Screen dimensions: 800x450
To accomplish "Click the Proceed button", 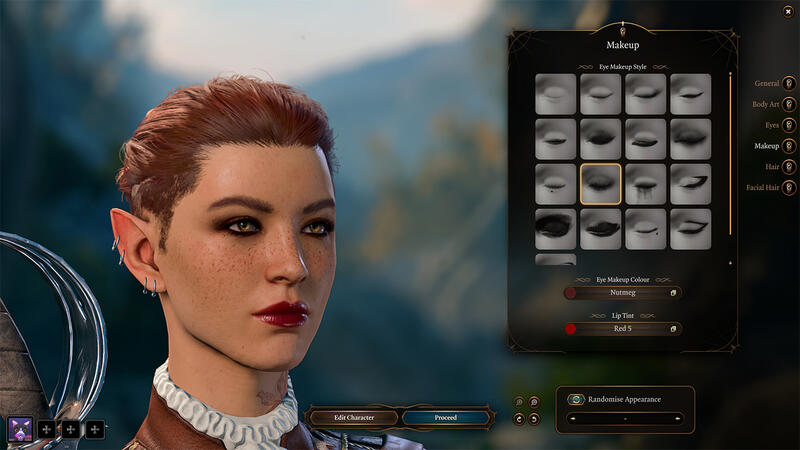I will [446, 417].
